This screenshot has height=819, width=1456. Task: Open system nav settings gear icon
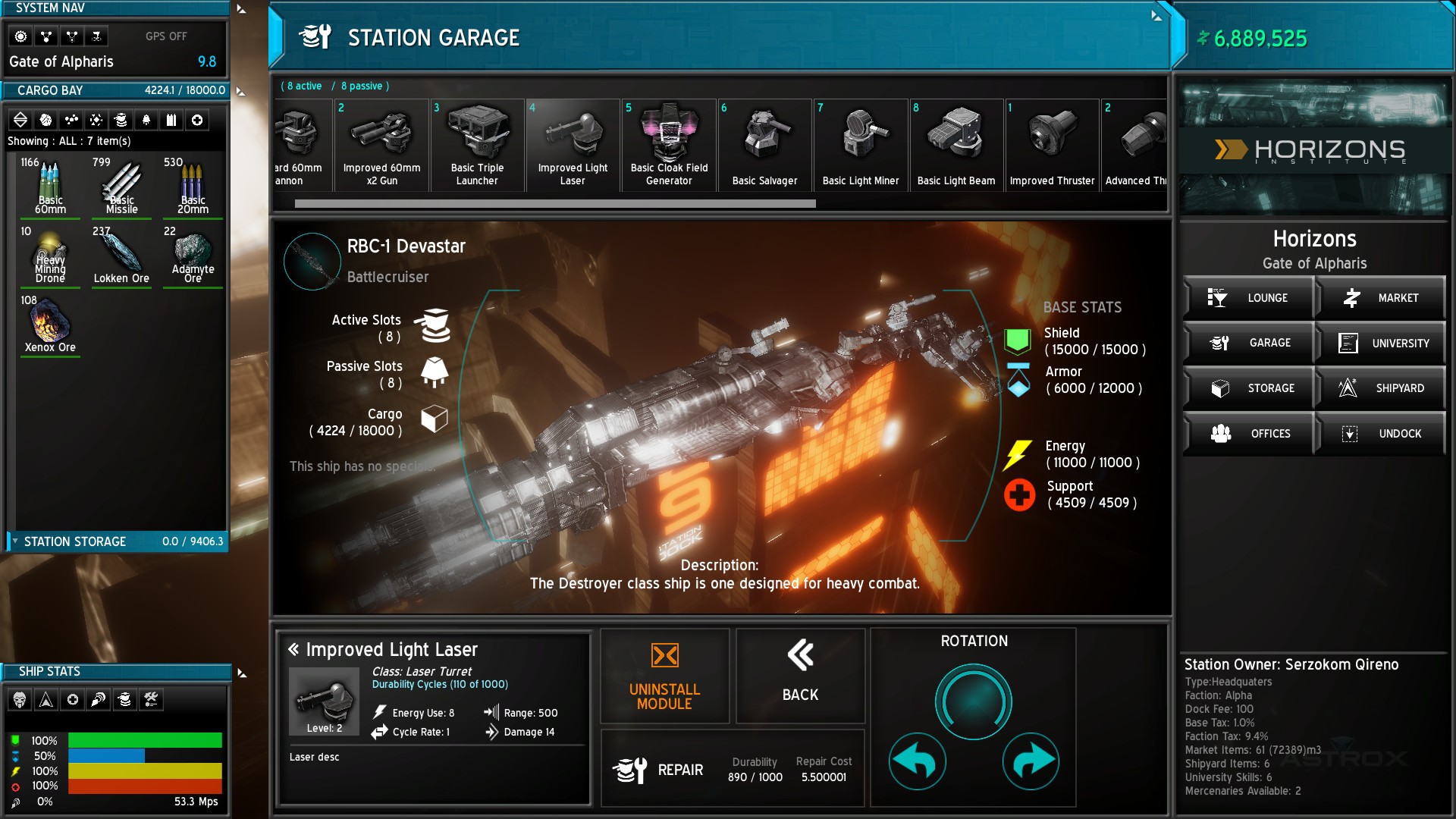point(21,36)
